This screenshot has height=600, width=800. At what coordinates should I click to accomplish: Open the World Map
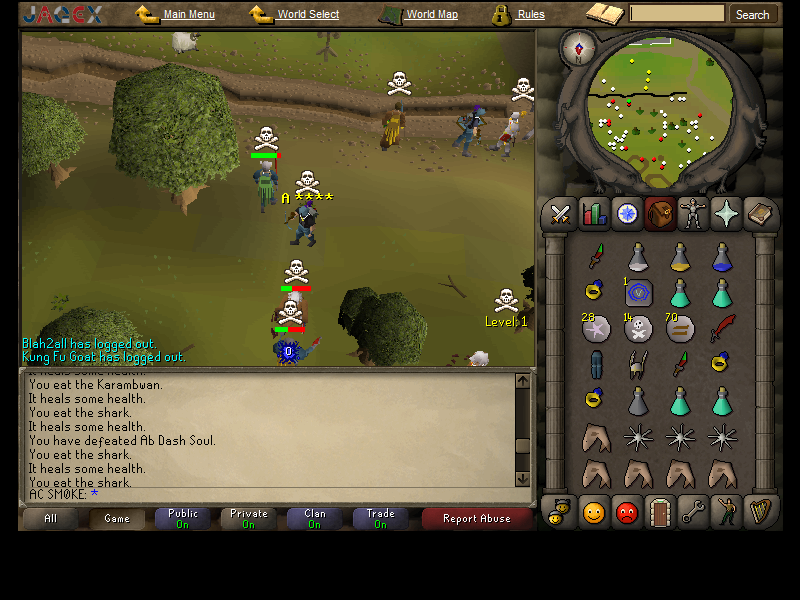431,15
